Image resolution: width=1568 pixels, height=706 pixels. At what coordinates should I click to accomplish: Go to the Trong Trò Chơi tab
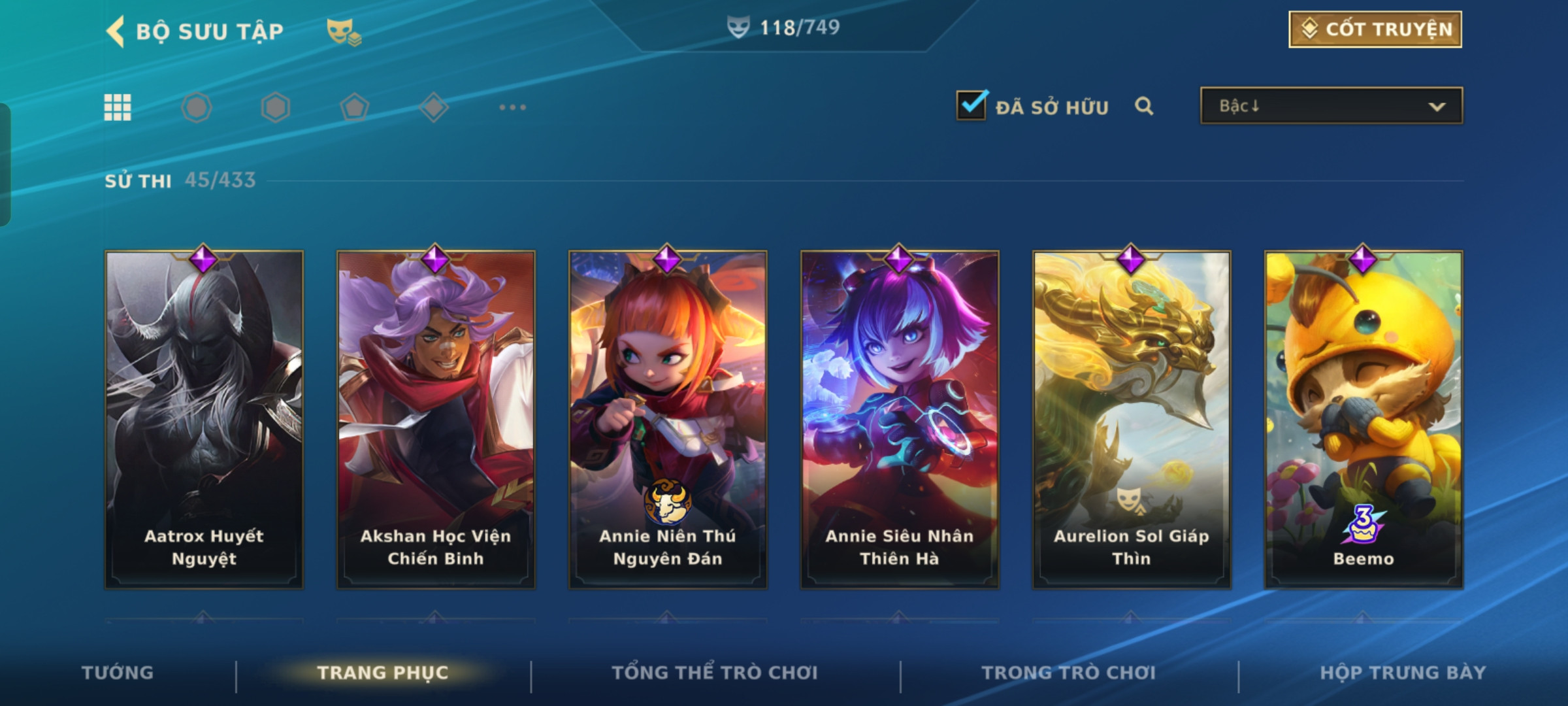click(x=1069, y=673)
